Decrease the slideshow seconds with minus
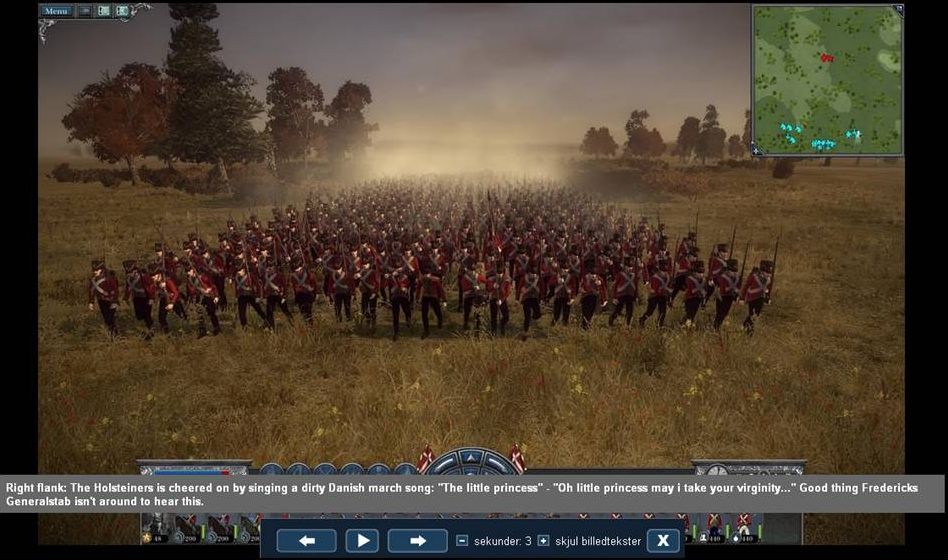This screenshot has width=948, height=560. click(x=462, y=541)
